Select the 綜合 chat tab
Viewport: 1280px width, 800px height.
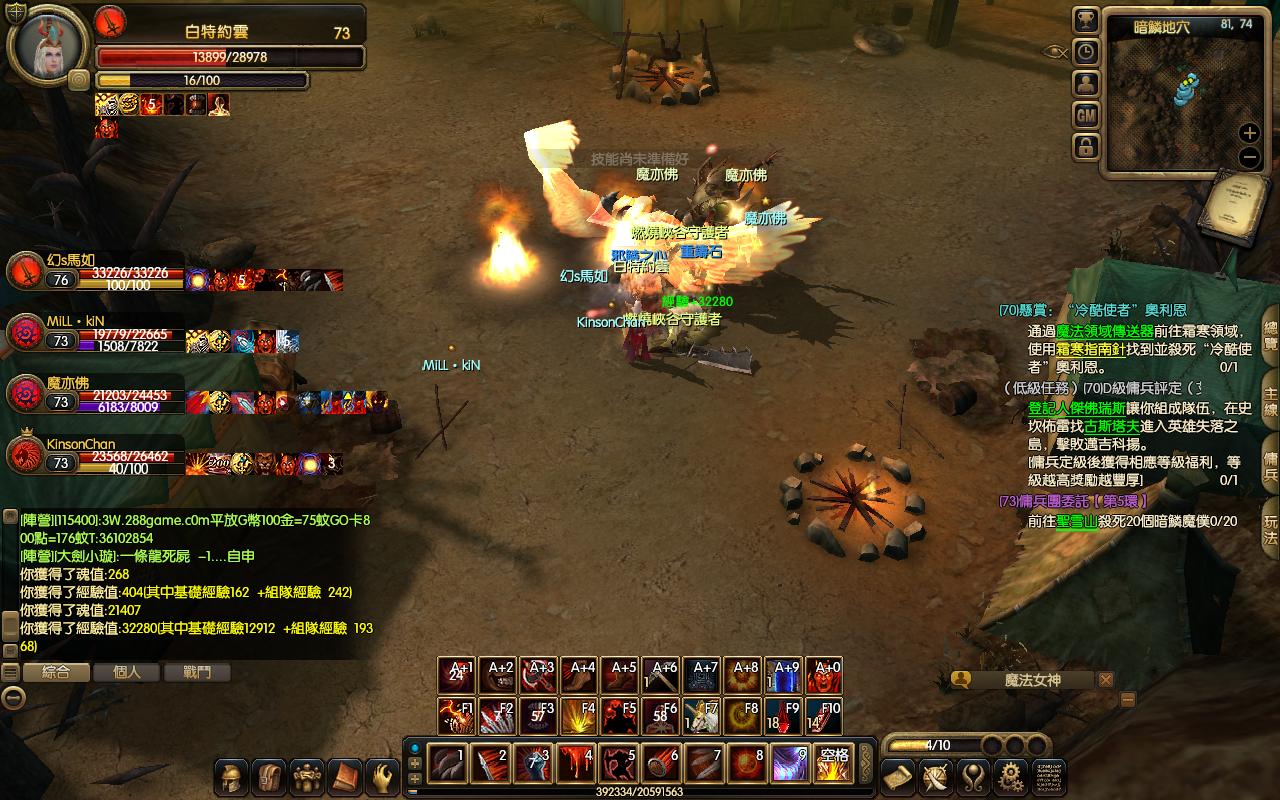(x=56, y=672)
